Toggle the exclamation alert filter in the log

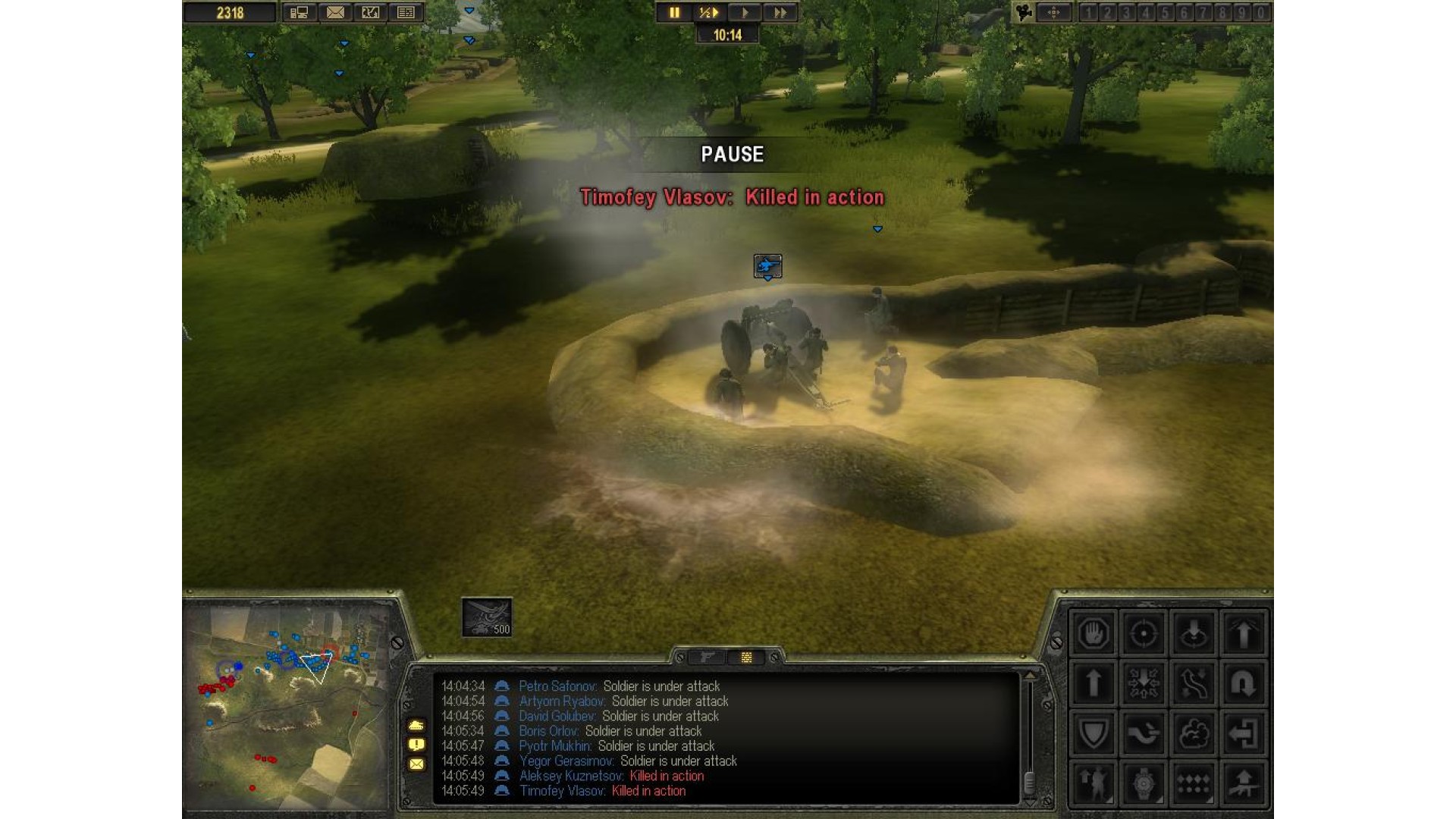[x=416, y=745]
